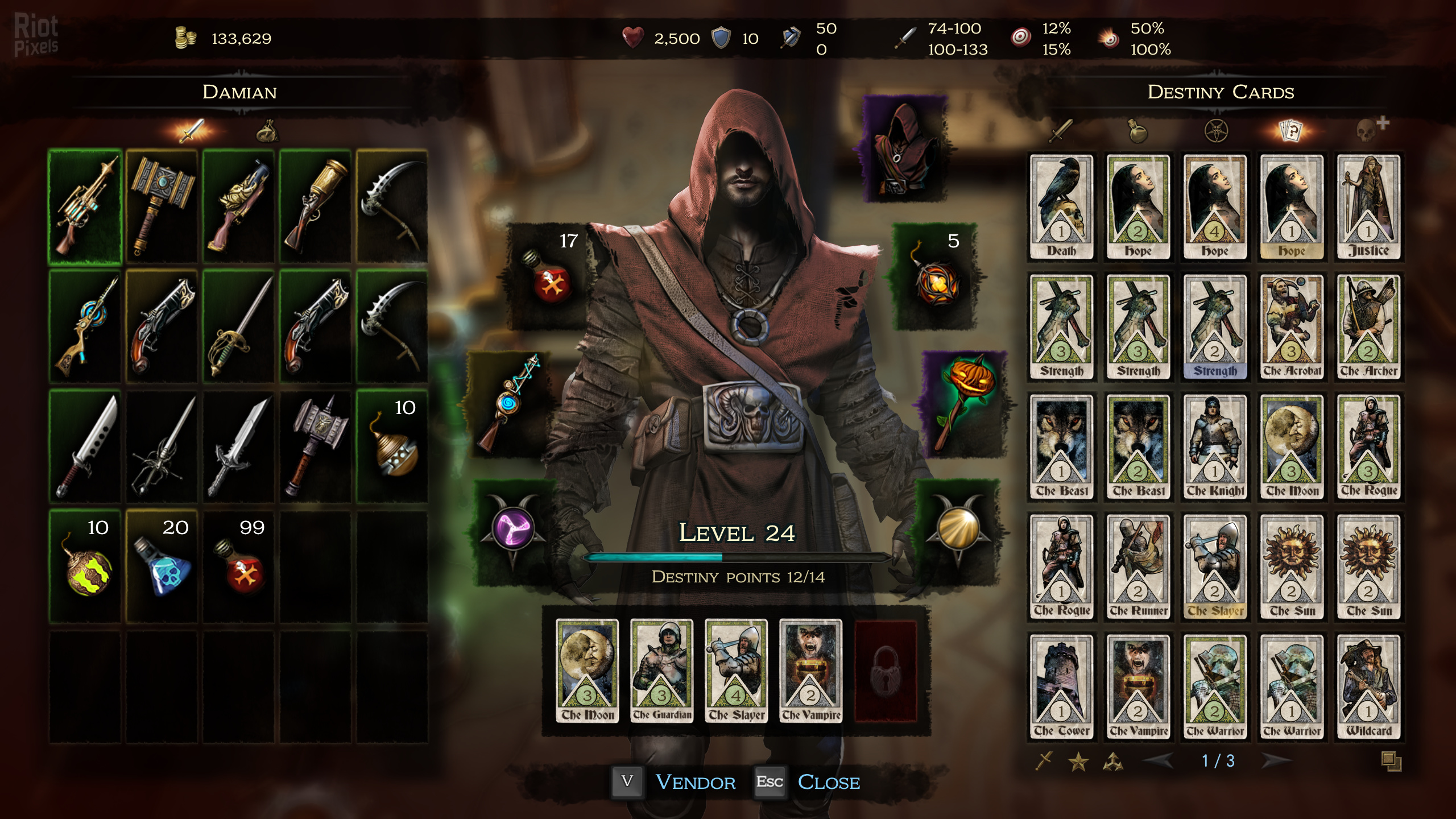Click the locked red card slot

(886, 671)
